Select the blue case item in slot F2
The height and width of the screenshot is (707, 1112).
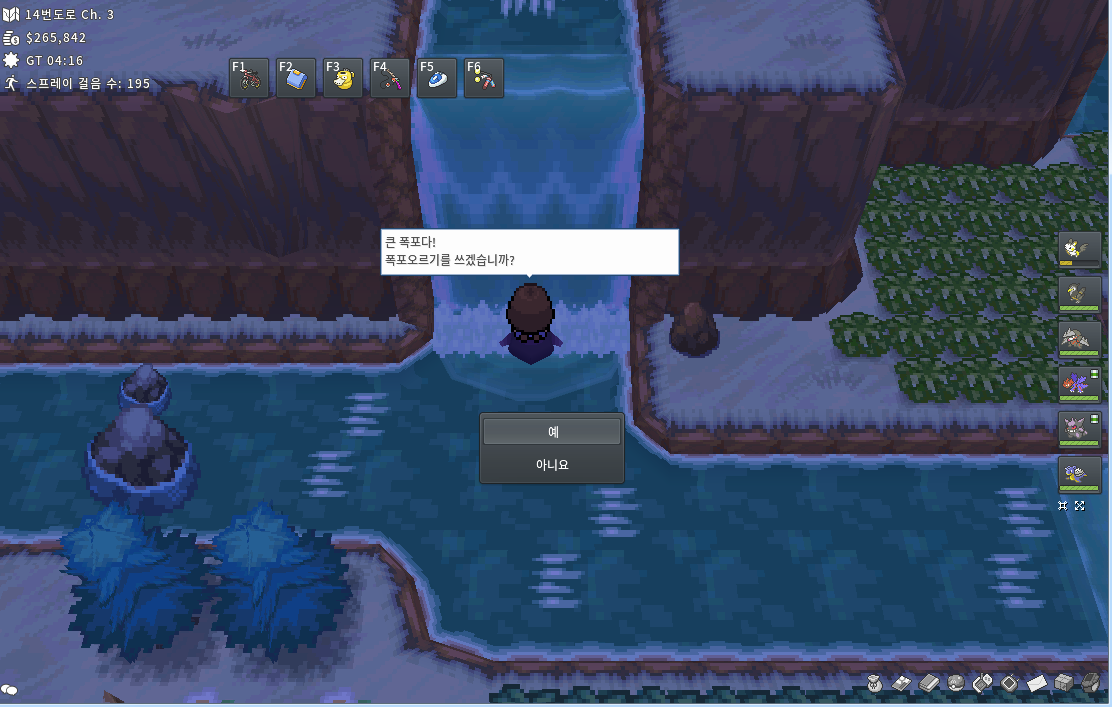point(296,78)
